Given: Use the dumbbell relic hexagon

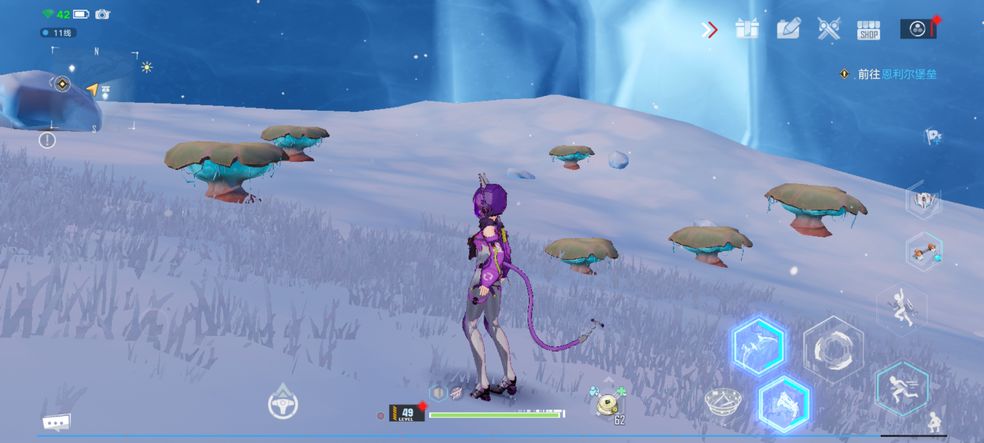Looking at the screenshot, I should (x=923, y=250).
